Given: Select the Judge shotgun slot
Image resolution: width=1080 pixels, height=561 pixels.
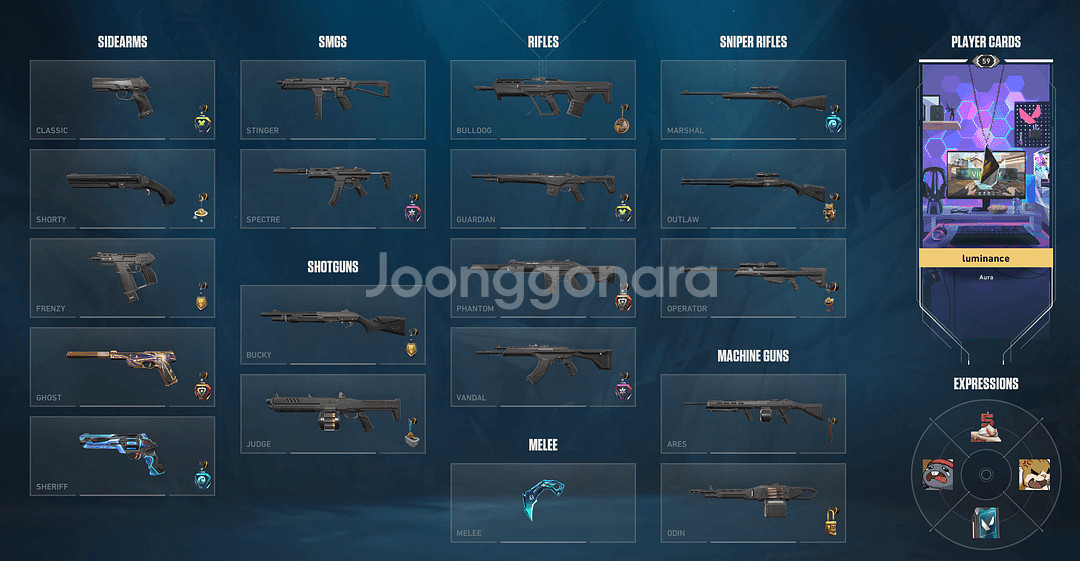Looking at the screenshot, I should tap(332, 413).
